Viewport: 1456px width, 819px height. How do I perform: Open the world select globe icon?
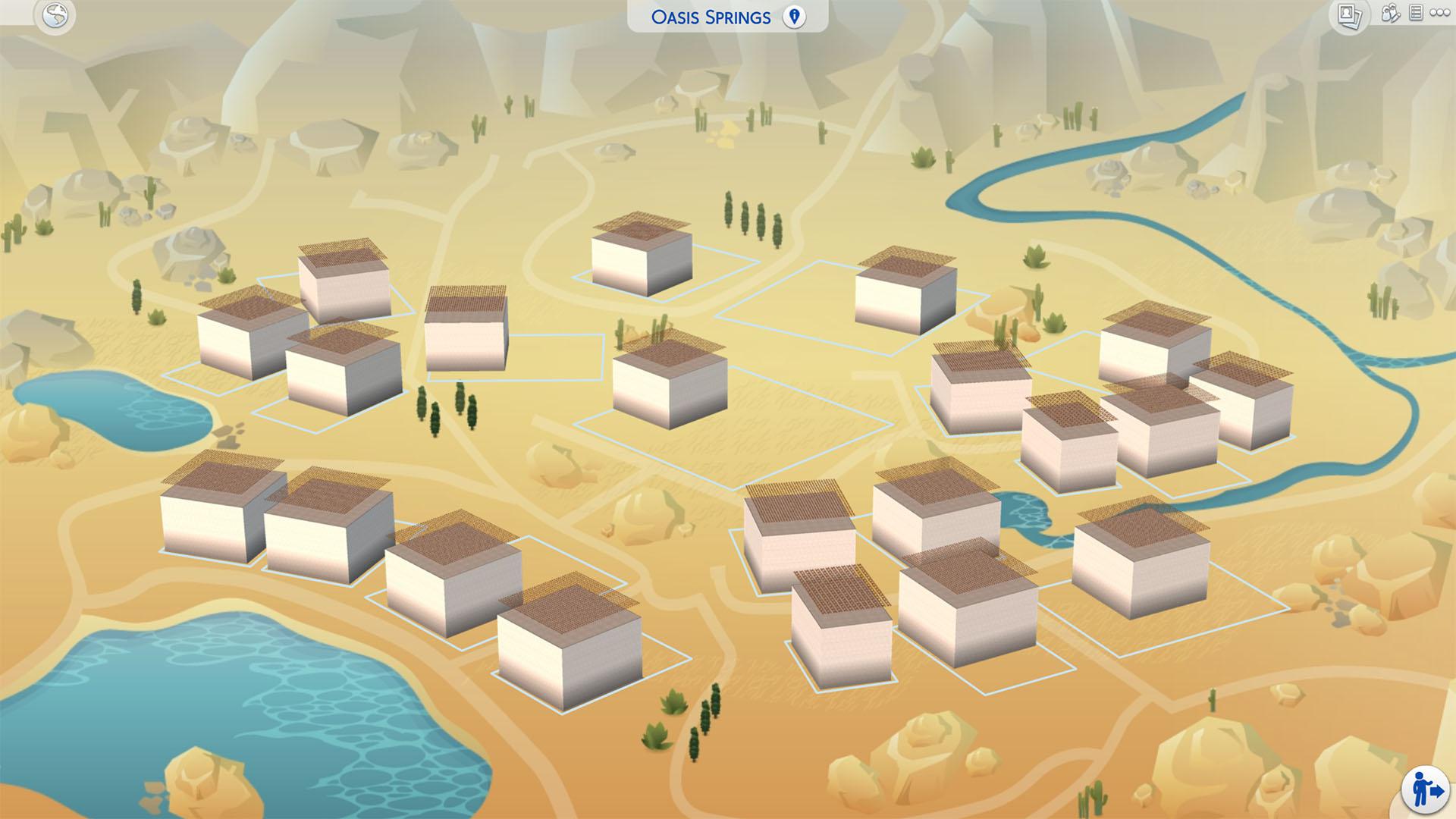point(55,15)
